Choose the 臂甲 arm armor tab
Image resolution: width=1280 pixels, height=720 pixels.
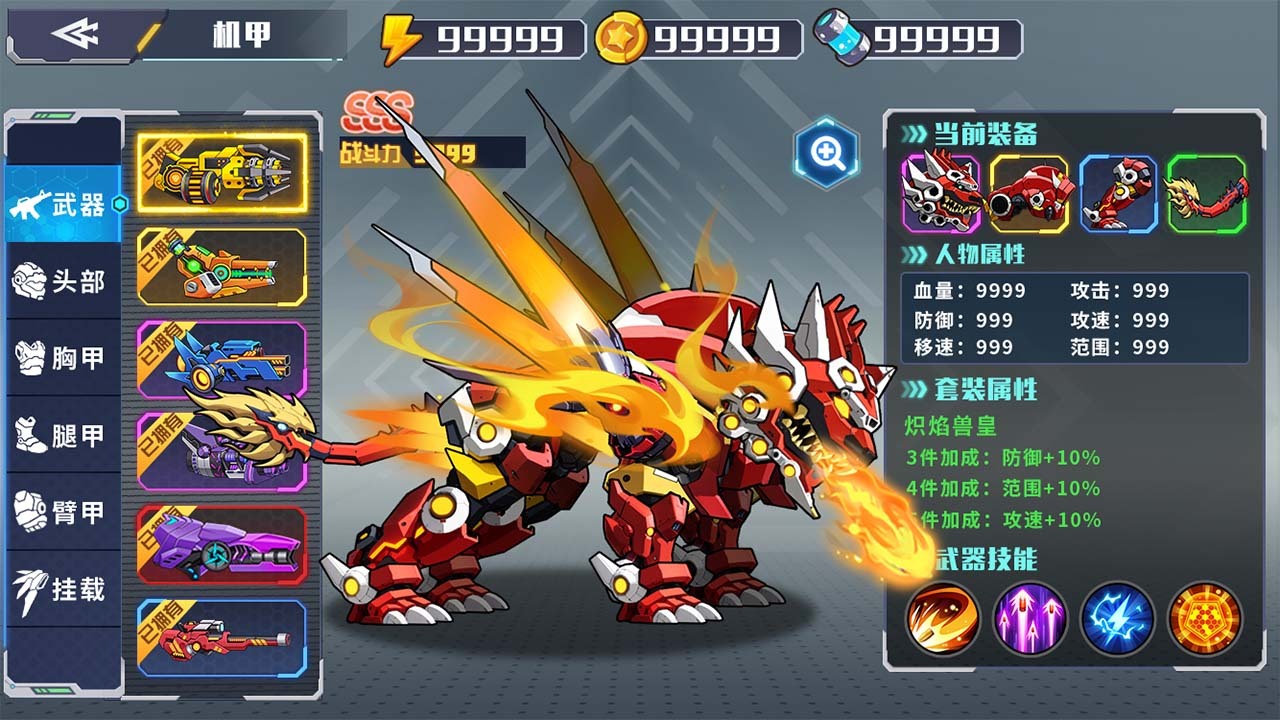(64, 512)
